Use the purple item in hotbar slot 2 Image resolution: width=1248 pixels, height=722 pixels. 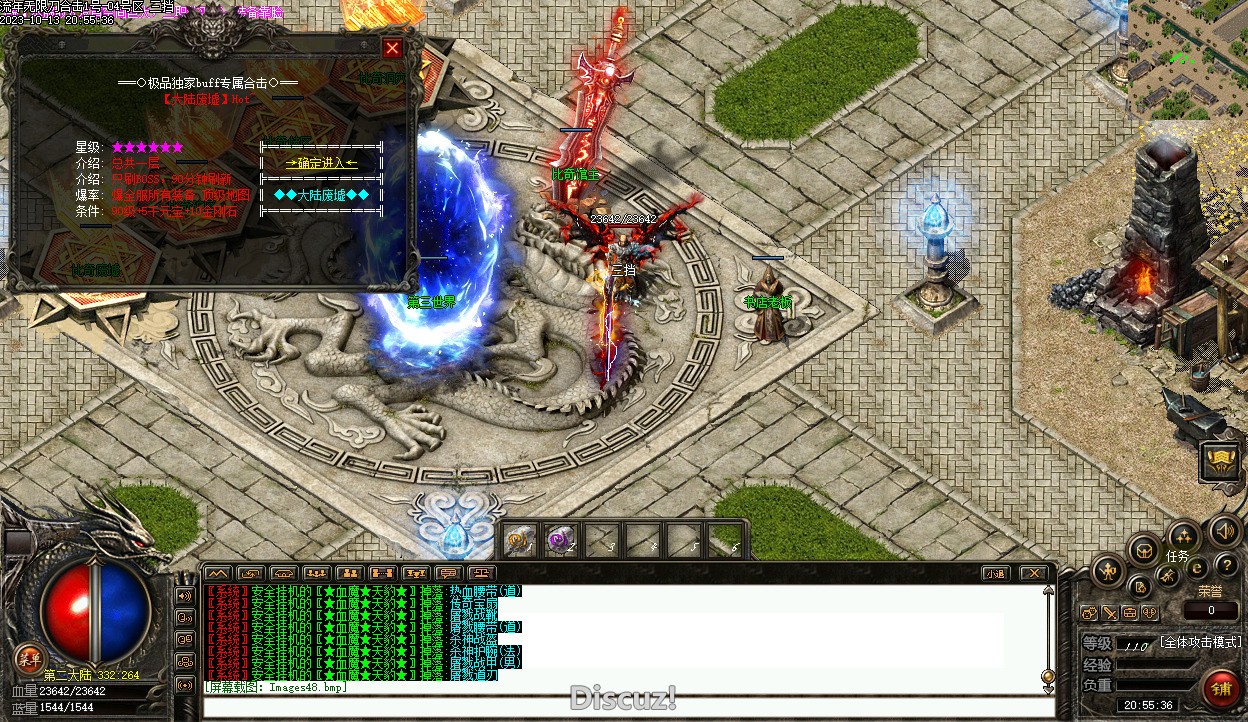coord(559,541)
